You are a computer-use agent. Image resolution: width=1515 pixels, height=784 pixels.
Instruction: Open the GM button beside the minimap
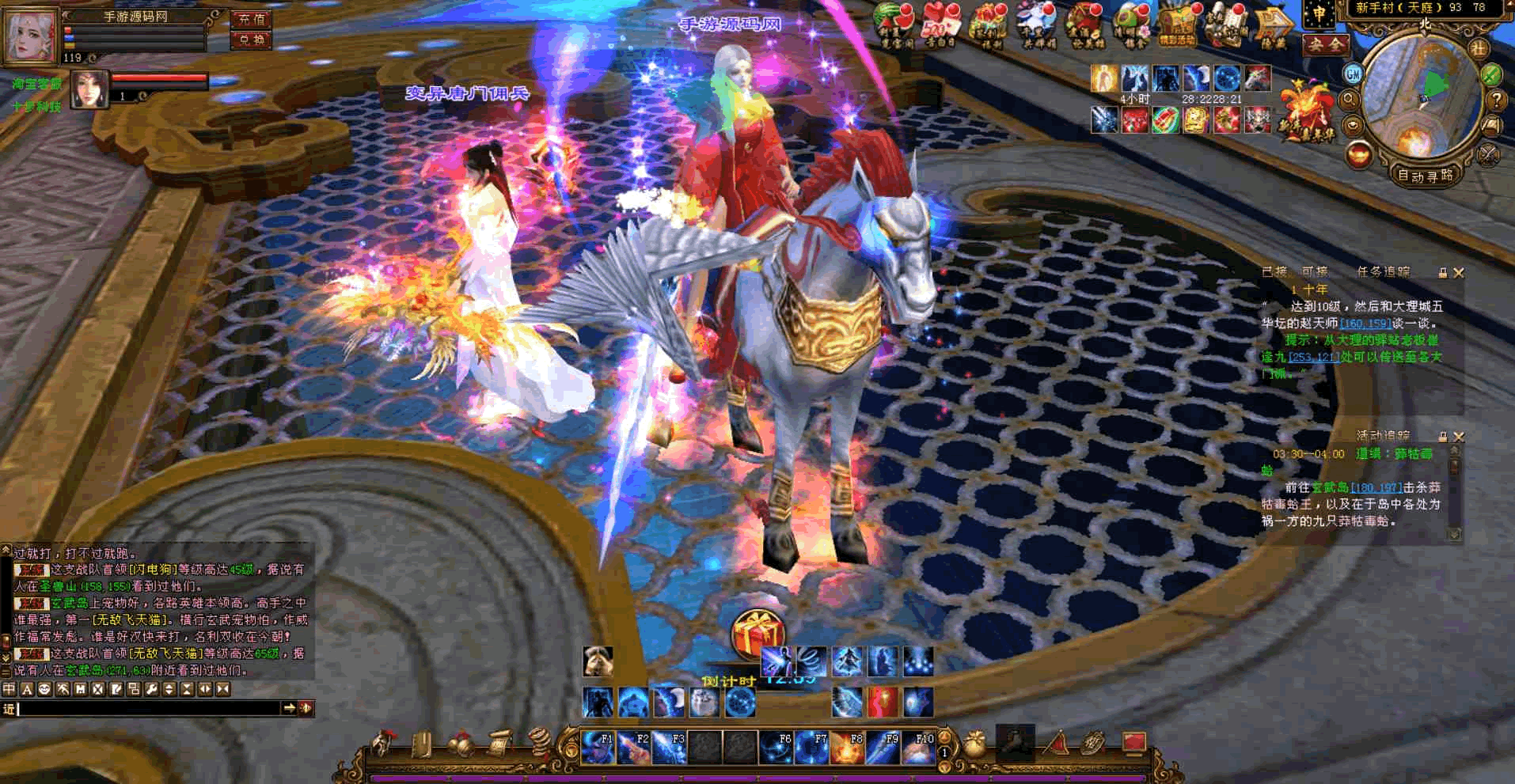[1353, 74]
